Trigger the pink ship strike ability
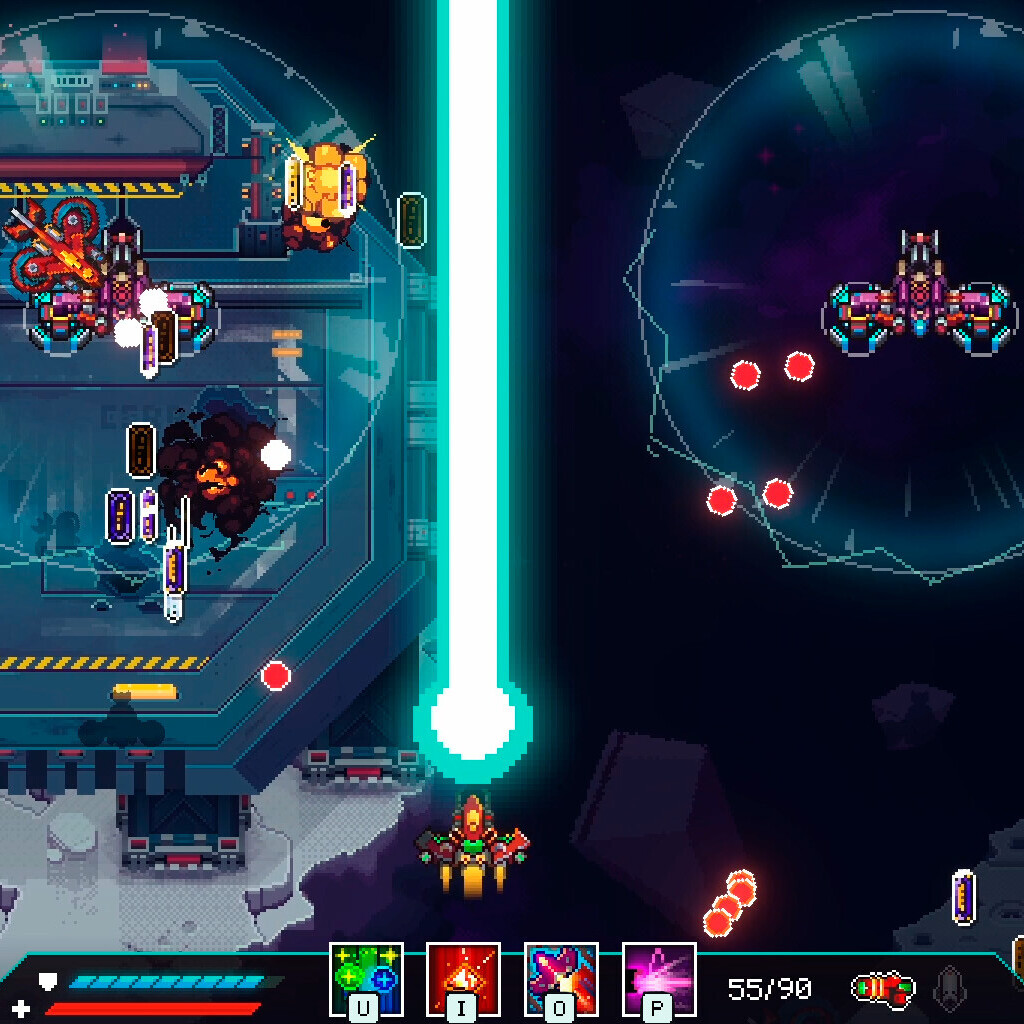This screenshot has height=1024, width=1024. (x=561, y=978)
